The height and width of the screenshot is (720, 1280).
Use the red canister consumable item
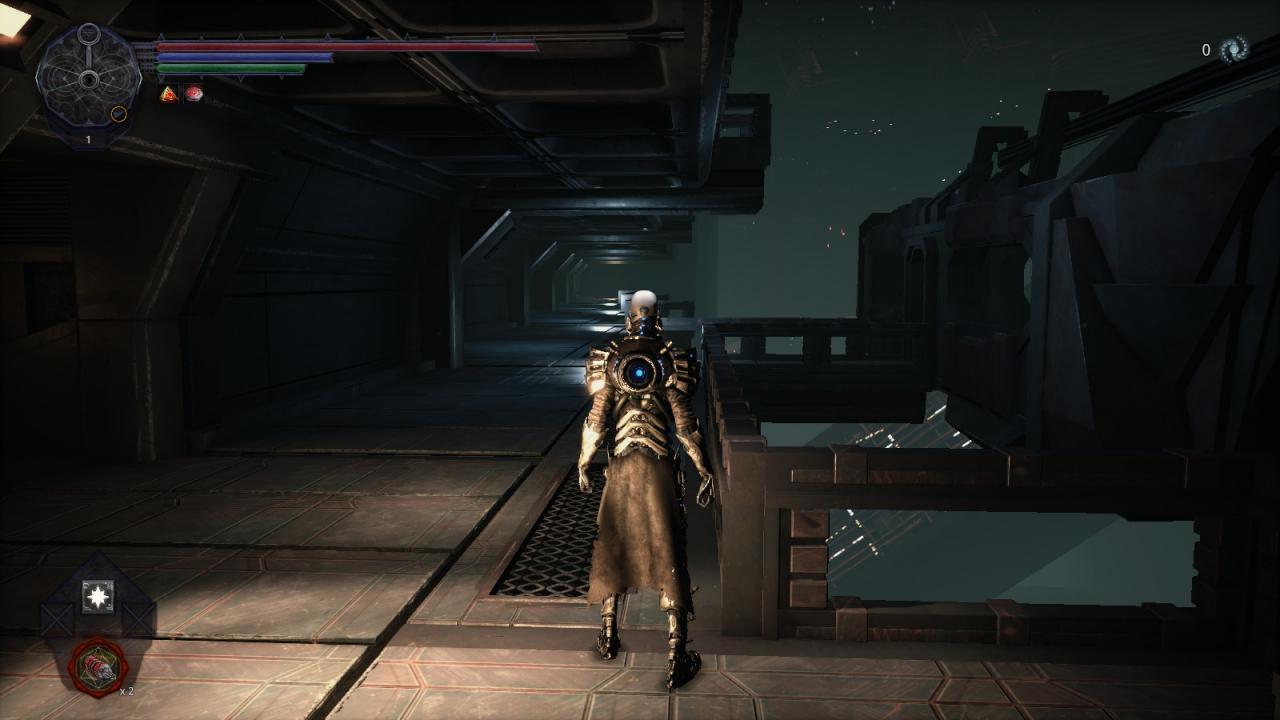point(98,667)
